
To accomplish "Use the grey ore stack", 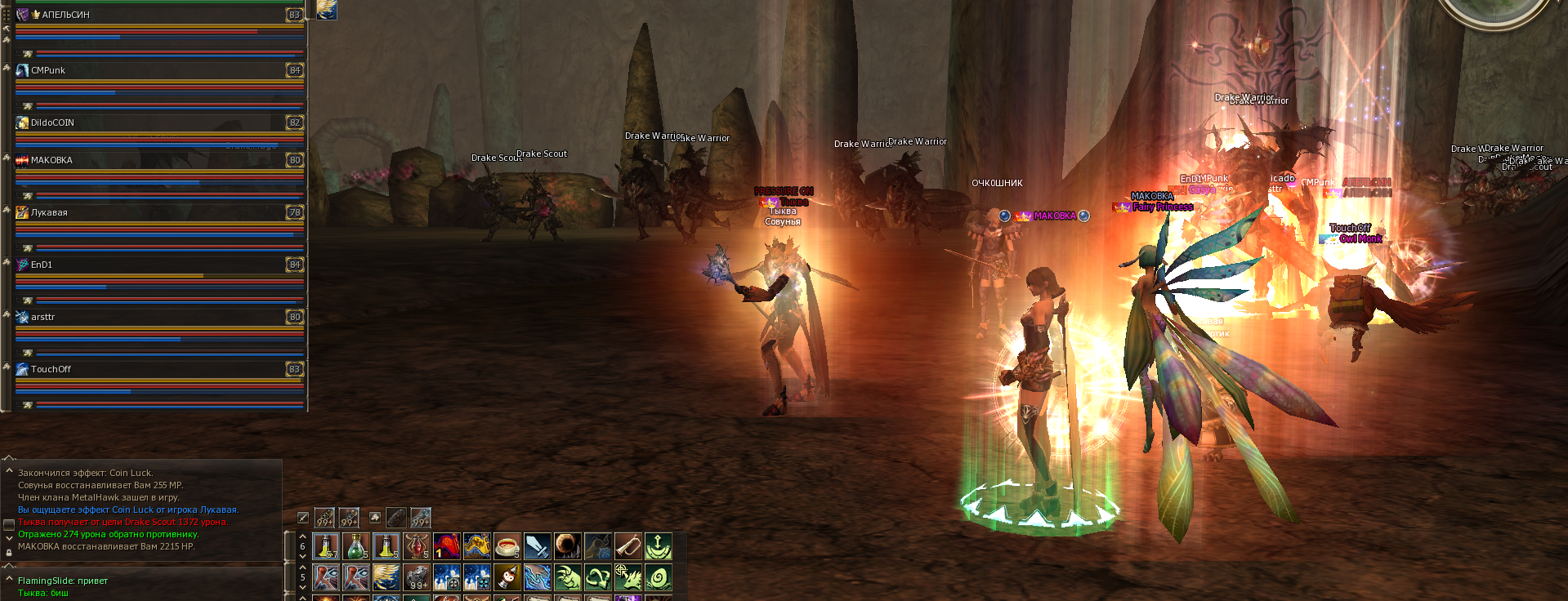I will pyautogui.click(x=417, y=577).
